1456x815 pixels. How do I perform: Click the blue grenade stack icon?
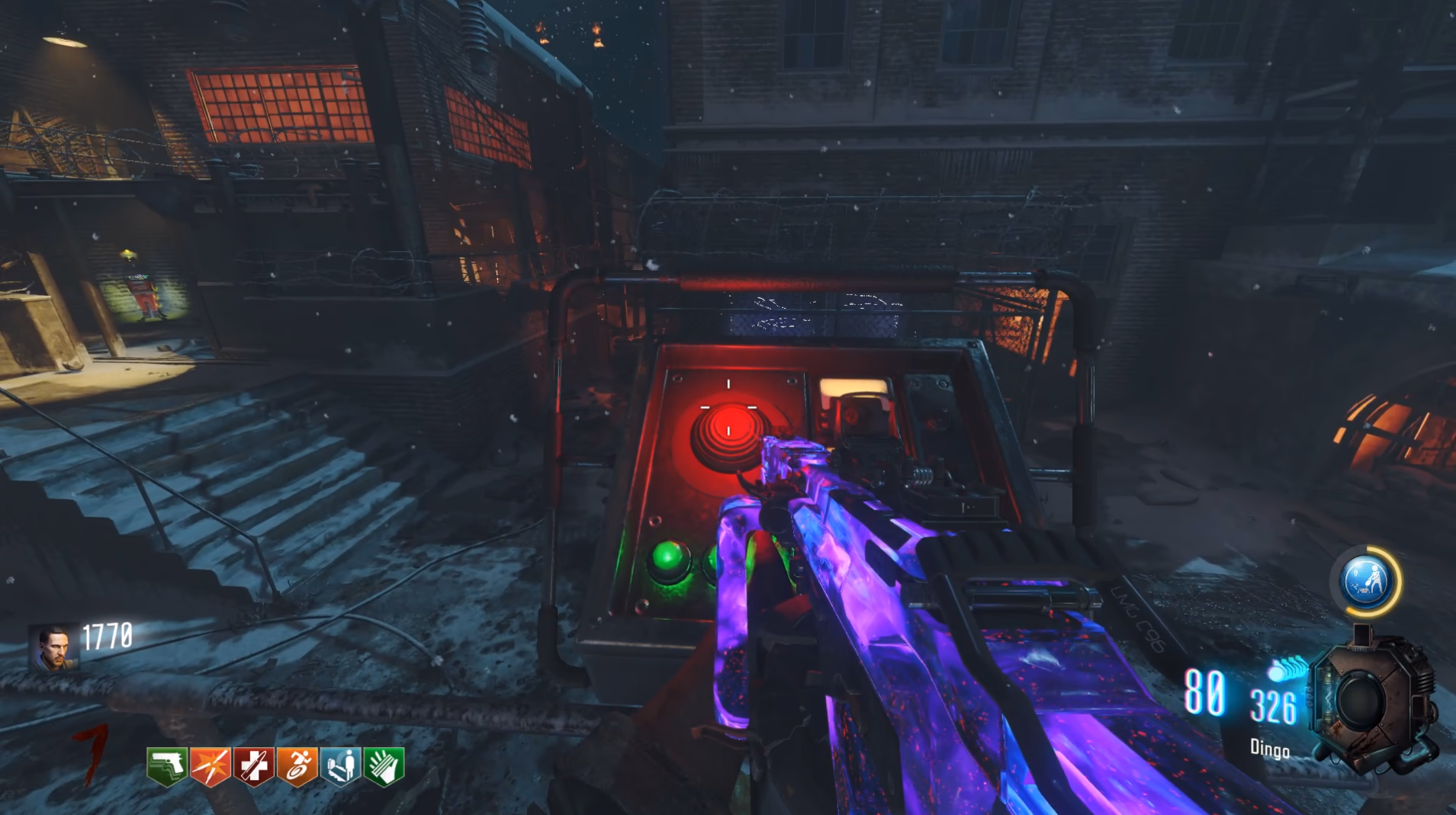point(1286,669)
